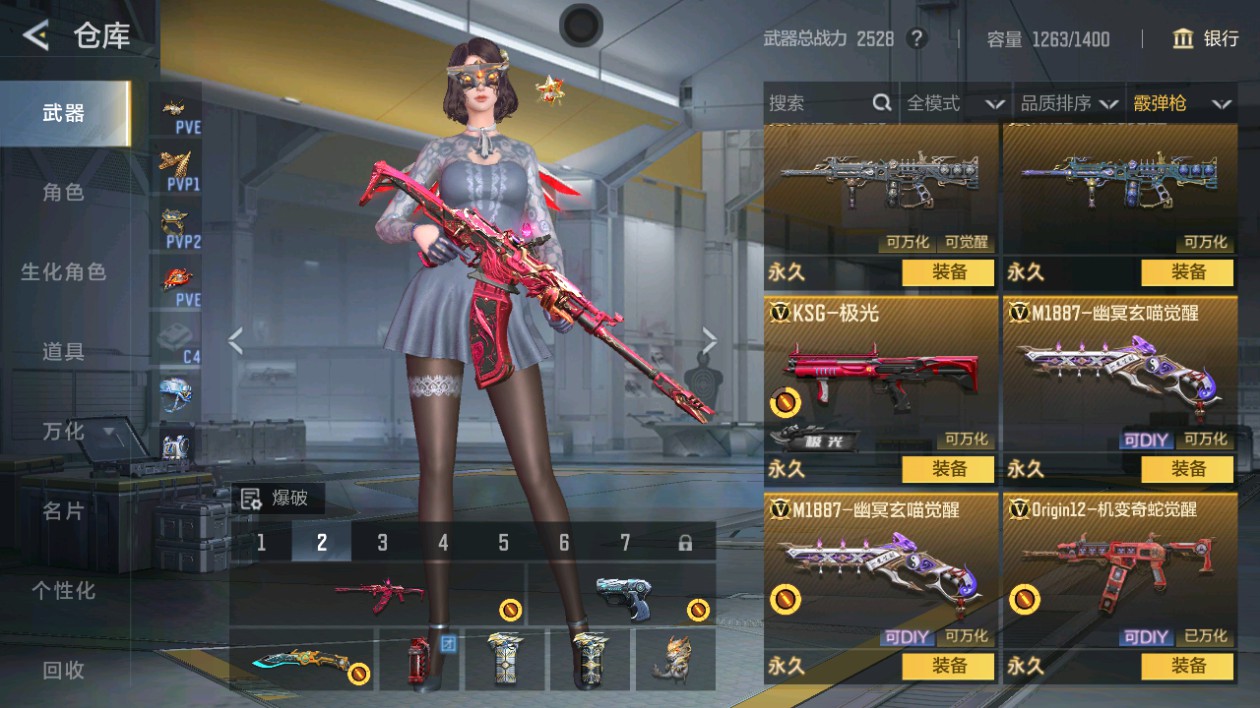Rotate to next character with right arrow
Viewport: 1260px width, 708px height.
click(709, 341)
